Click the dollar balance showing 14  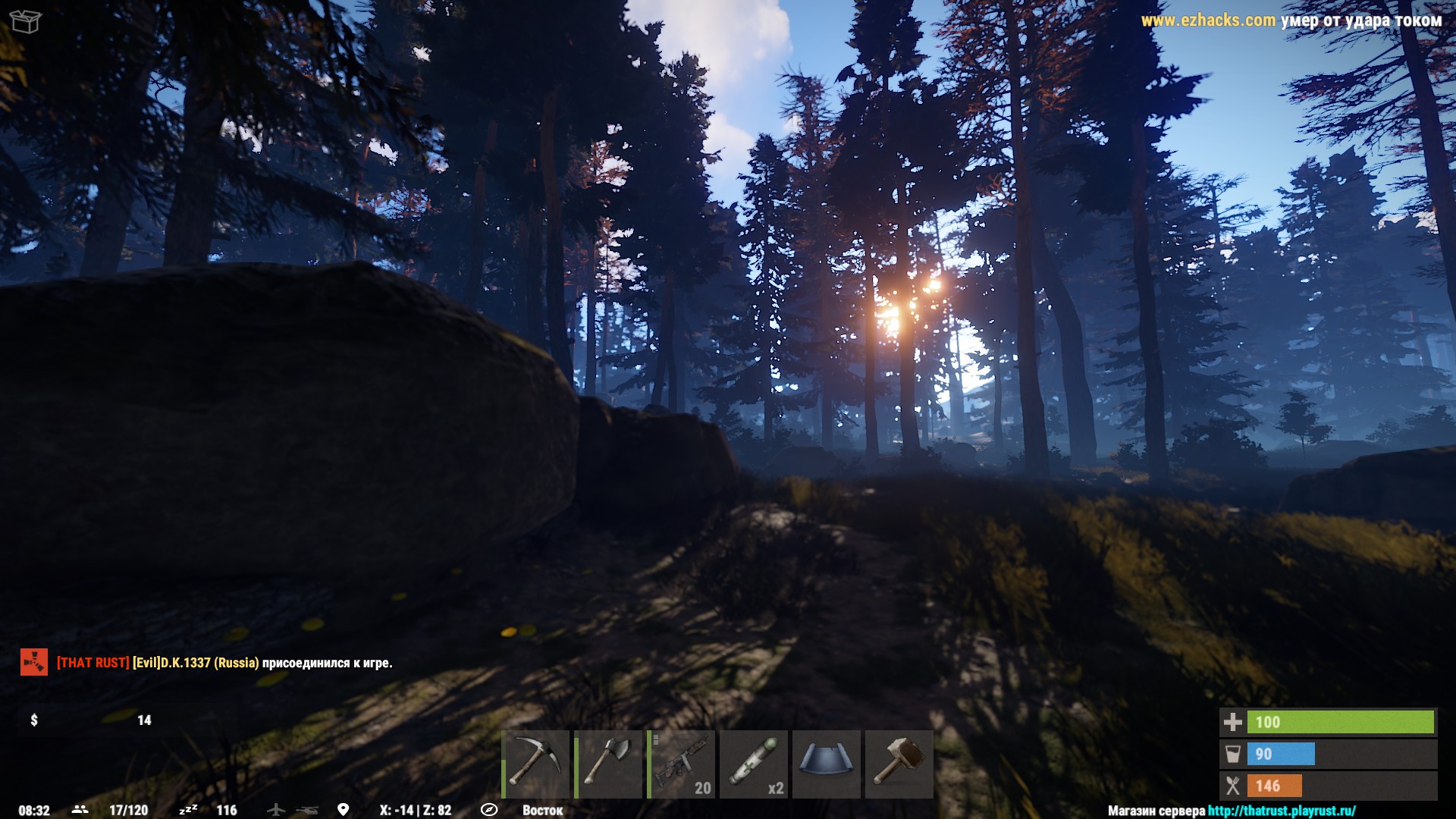click(91, 720)
